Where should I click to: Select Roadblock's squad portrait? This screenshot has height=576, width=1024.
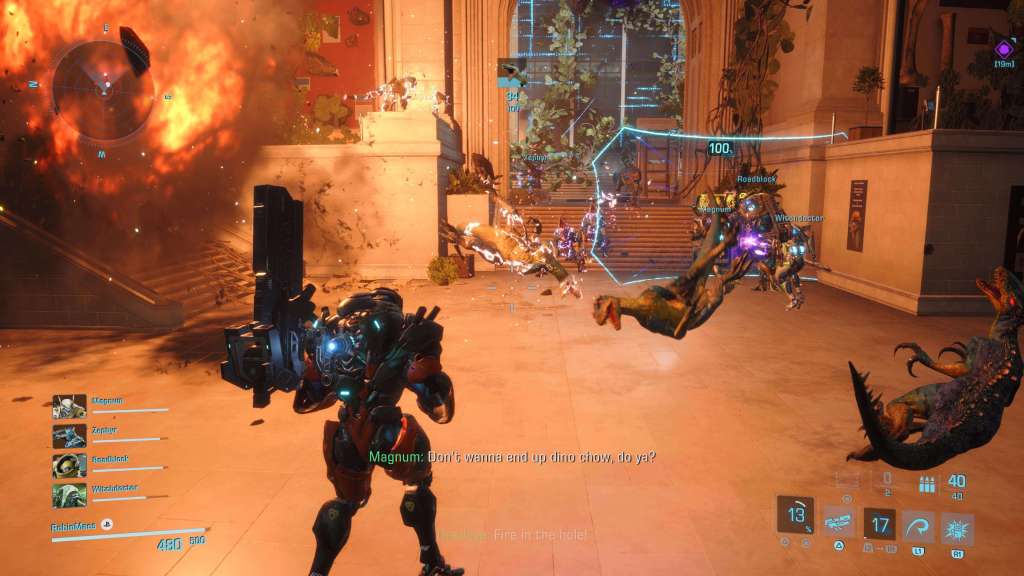pos(69,466)
